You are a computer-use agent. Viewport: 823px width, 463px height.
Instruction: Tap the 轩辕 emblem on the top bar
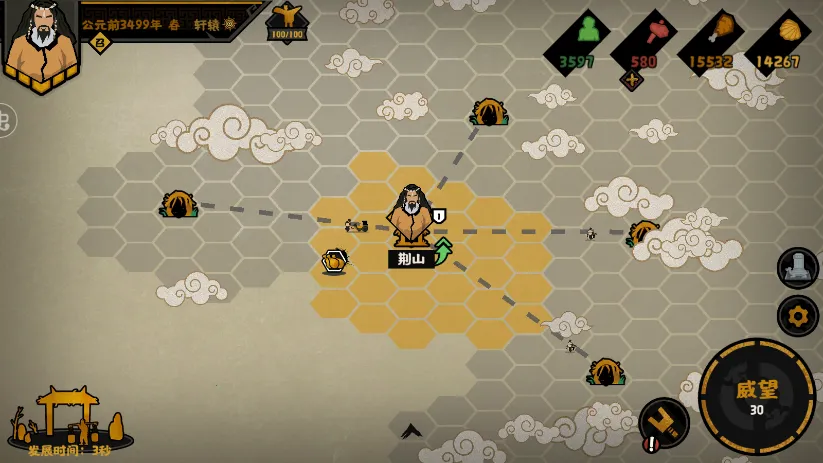pyautogui.click(x=230, y=24)
